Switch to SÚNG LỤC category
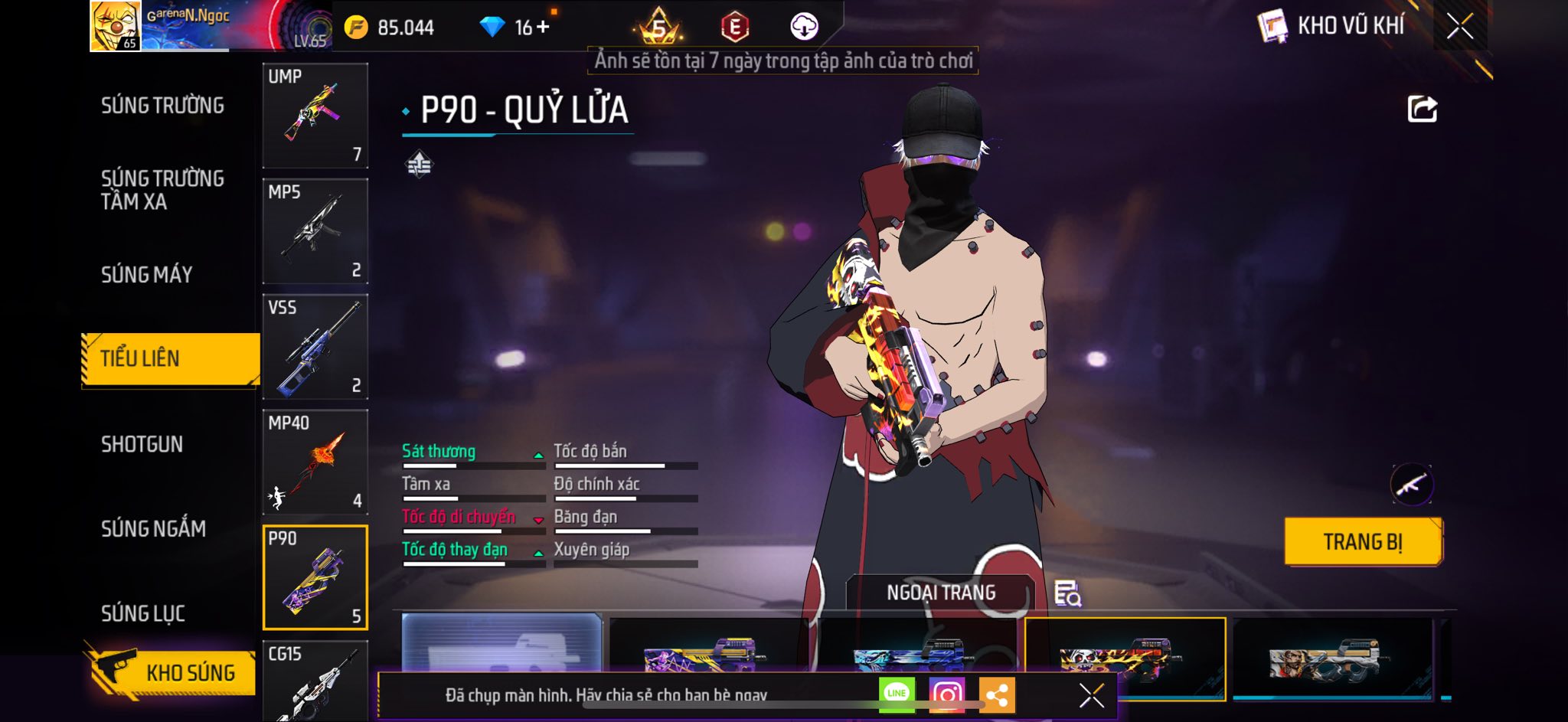Viewport: 1568px width, 722px height. tap(143, 613)
